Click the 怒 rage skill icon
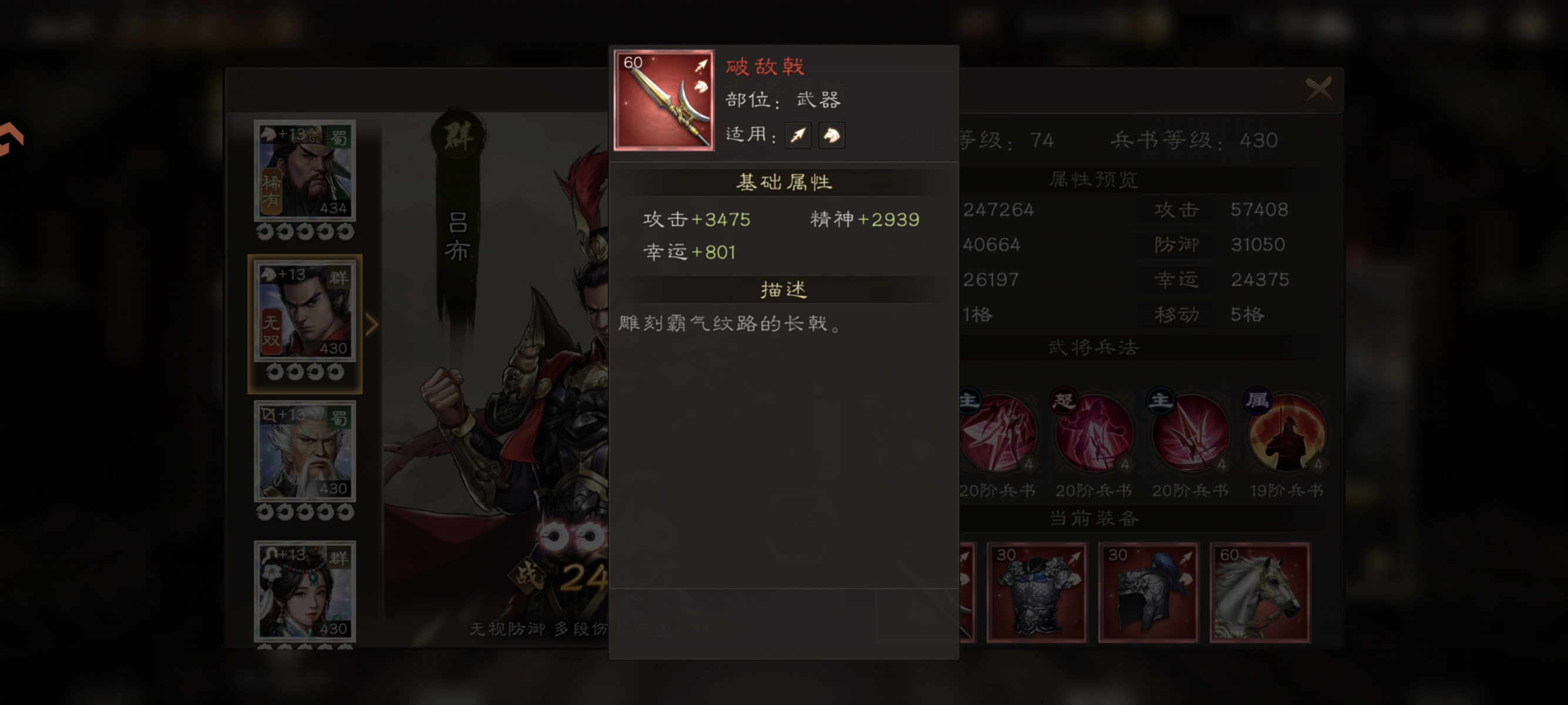This screenshot has height=705, width=1568. 1095,434
